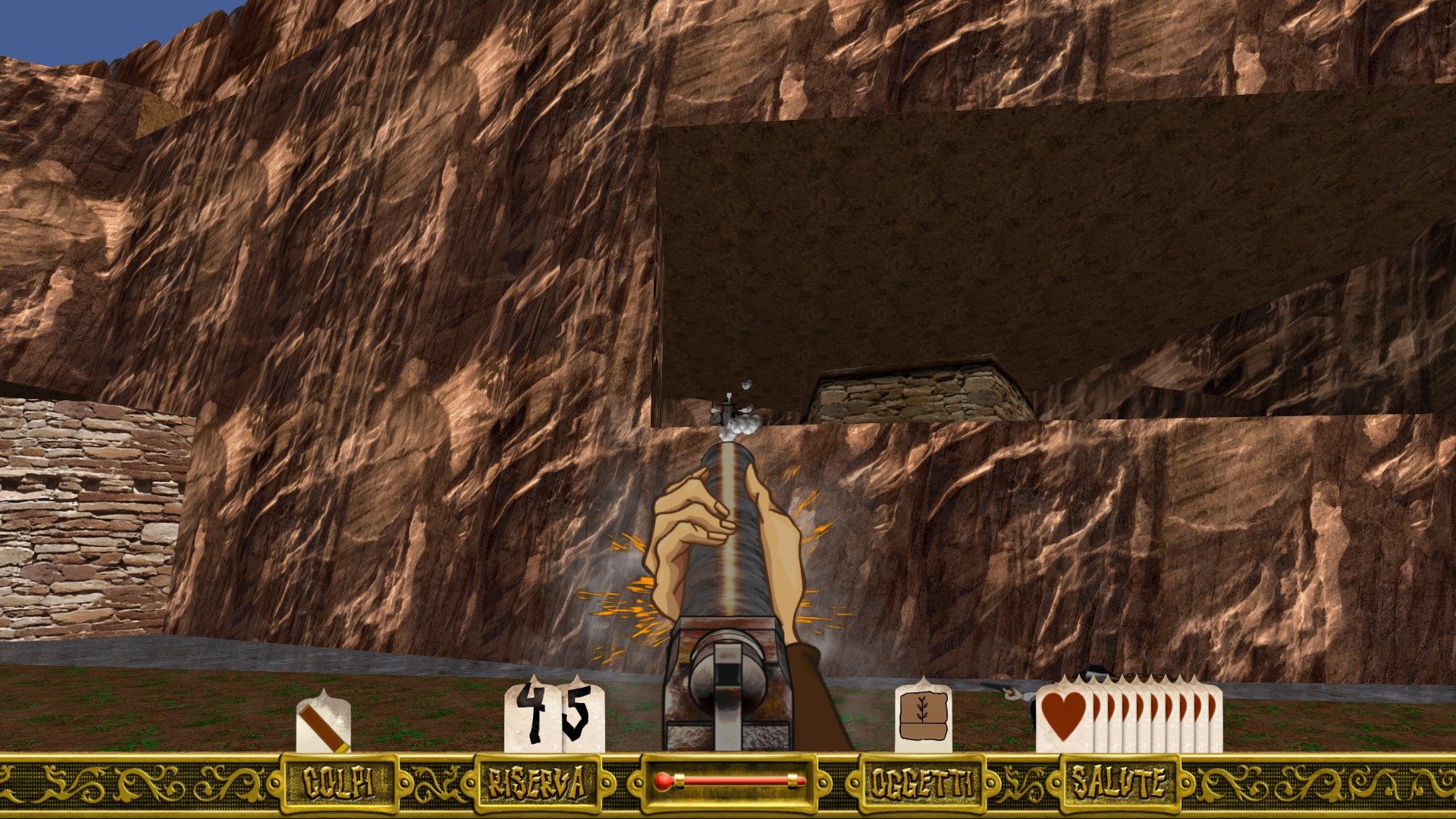Screen dimensions: 1456x819
Task: Click the loaded bullet card above Colpi
Action: coord(323,723)
